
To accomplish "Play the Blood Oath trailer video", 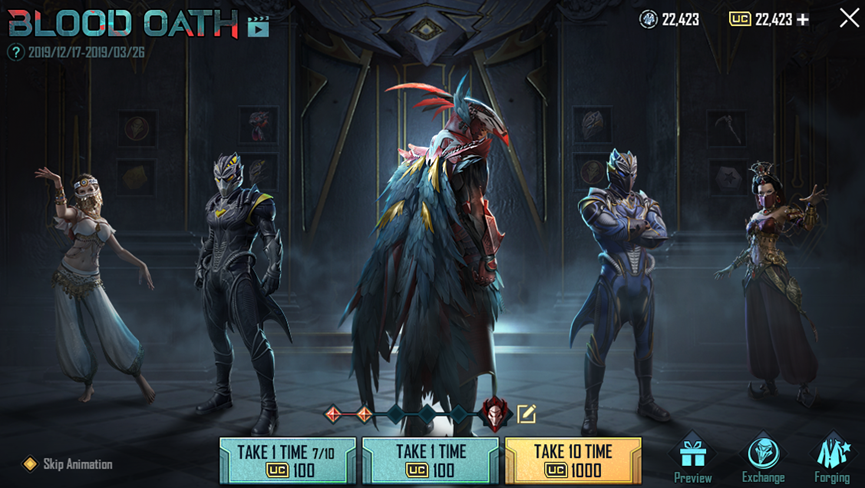I will tap(258, 26).
